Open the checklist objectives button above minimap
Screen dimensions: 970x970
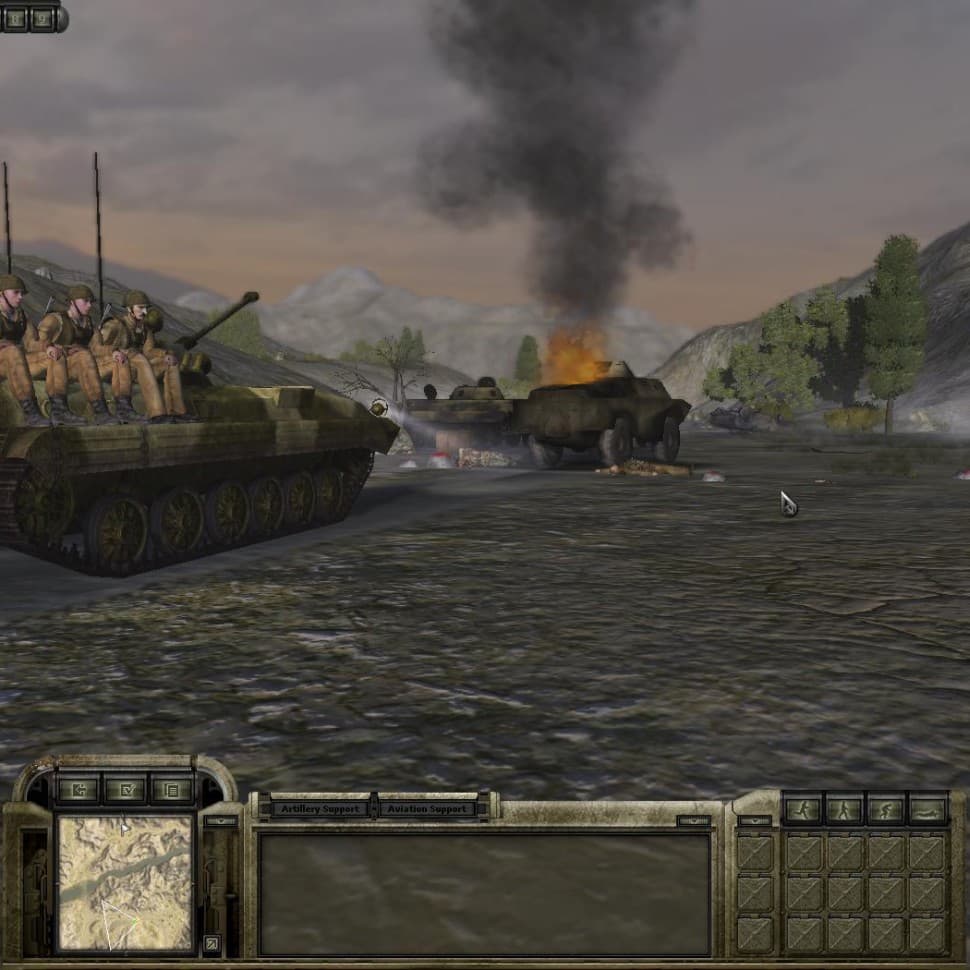[125, 790]
